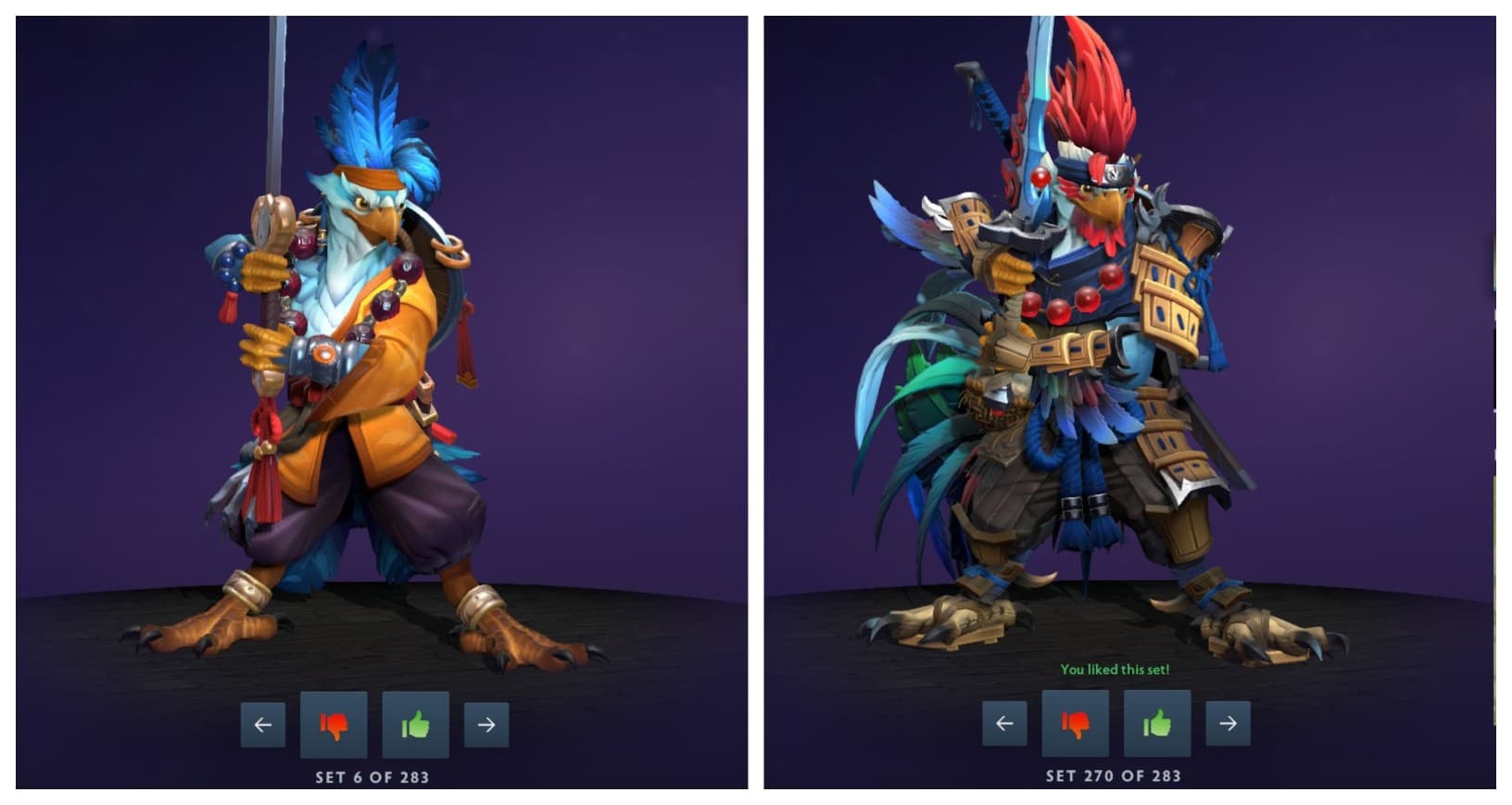Go to previous set from Set 6
The image size is (1512, 805).
click(x=263, y=724)
